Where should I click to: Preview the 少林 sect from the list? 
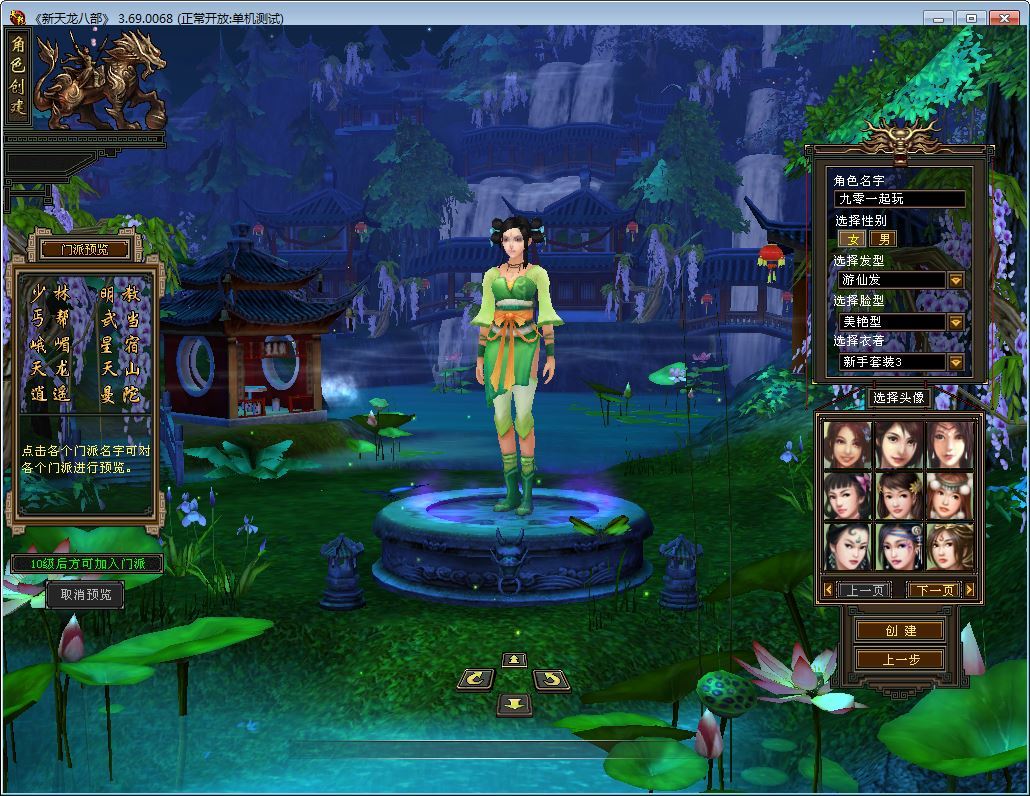click(51, 294)
